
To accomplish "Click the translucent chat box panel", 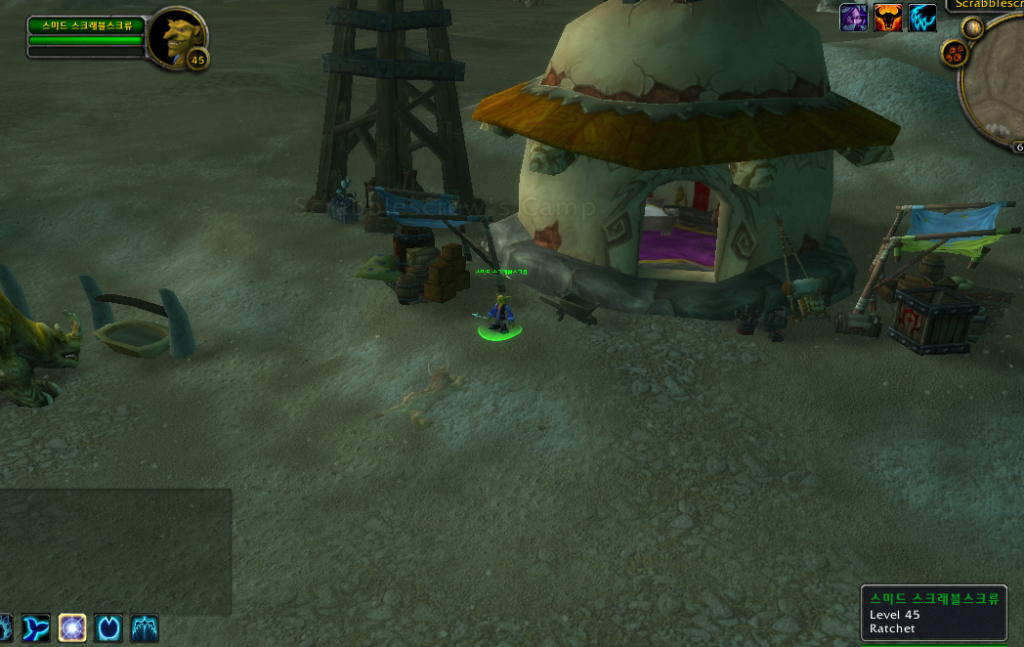I will (115, 550).
